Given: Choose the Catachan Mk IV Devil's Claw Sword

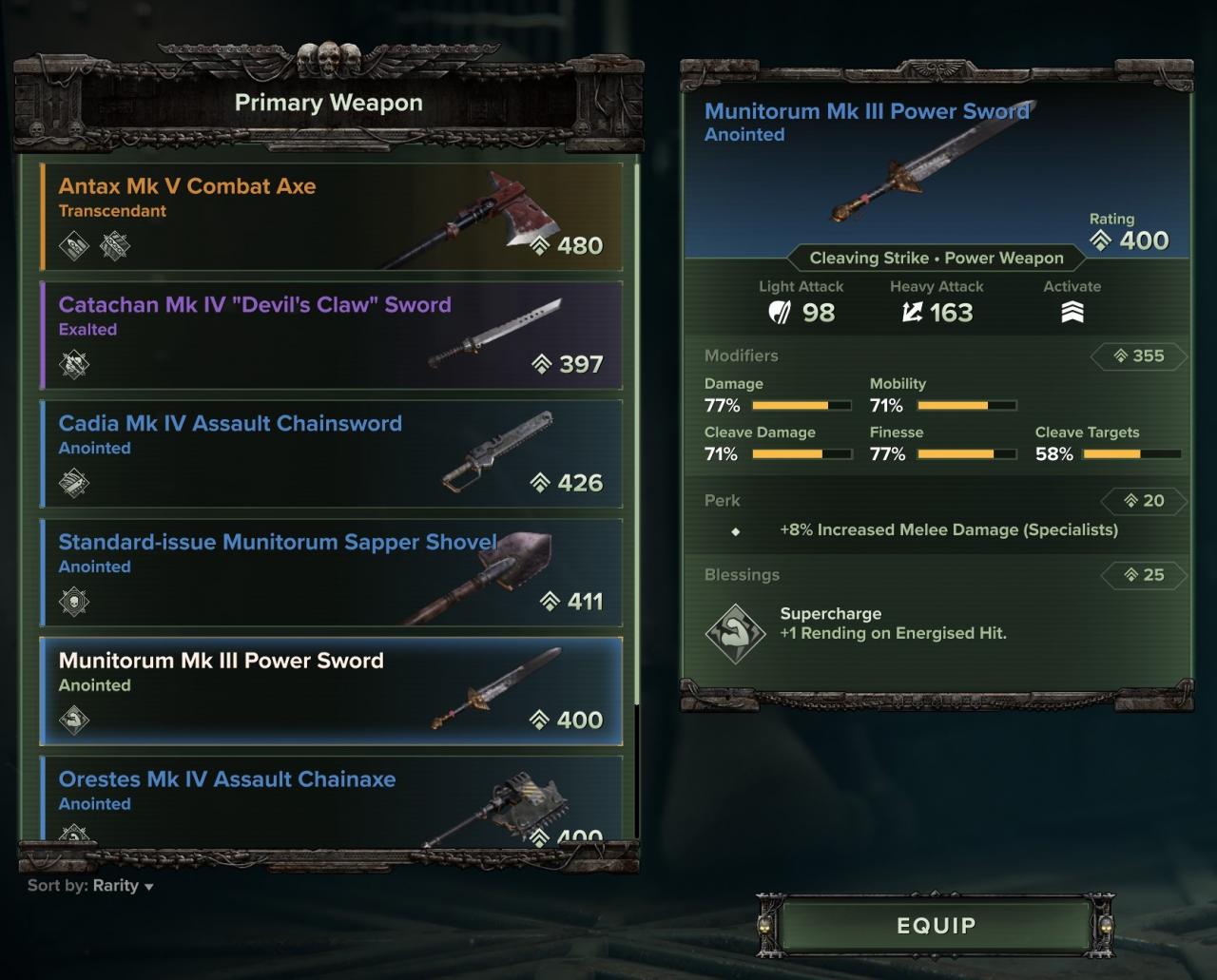Looking at the screenshot, I should [x=331, y=335].
